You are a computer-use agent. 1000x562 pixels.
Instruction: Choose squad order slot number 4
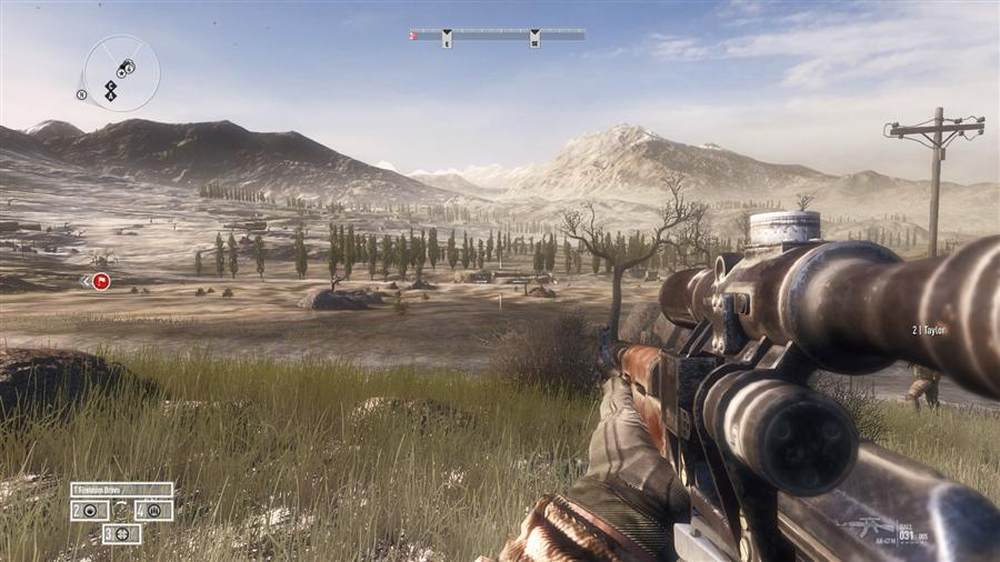point(153,511)
